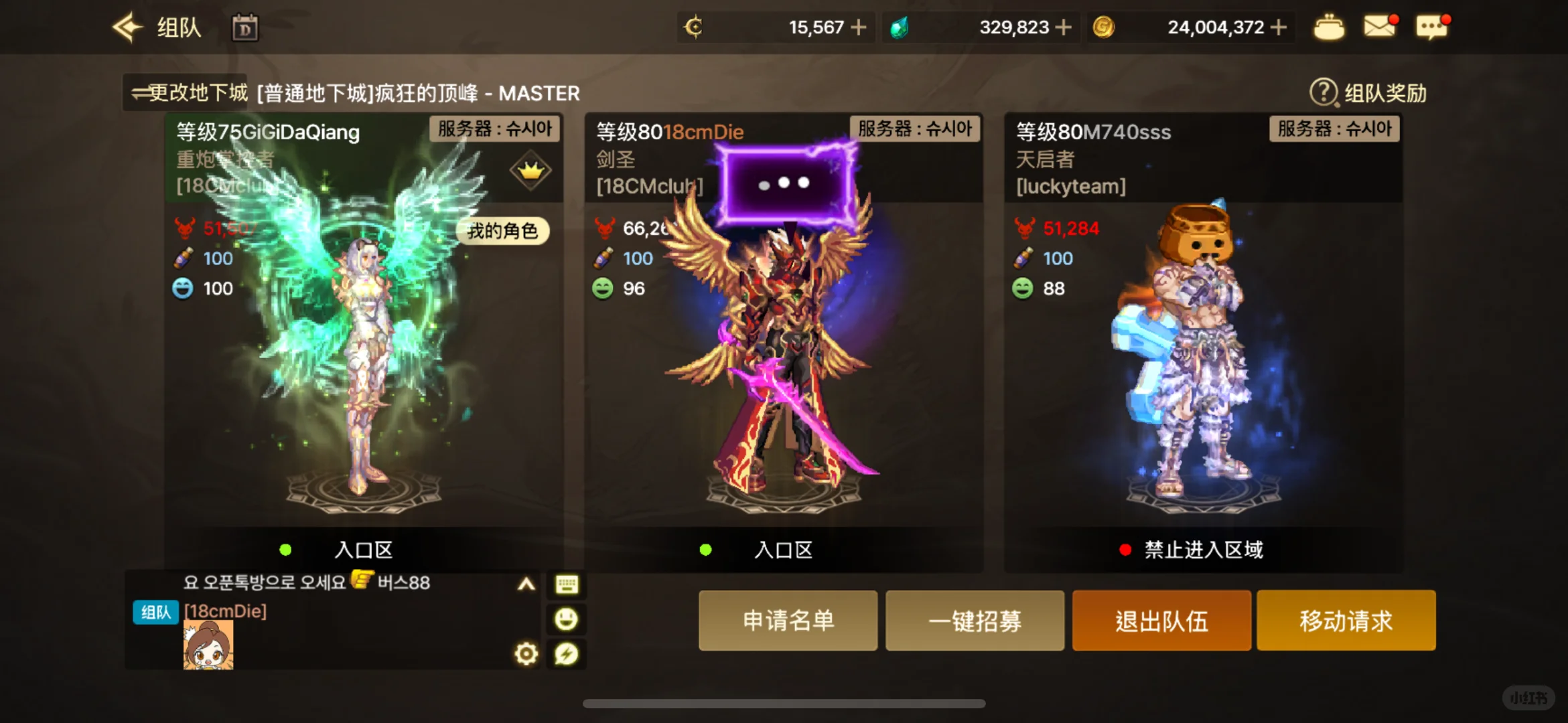Click the 申请名单 application list button
The image size is (1568, 723).
click(x=788, y=621)
